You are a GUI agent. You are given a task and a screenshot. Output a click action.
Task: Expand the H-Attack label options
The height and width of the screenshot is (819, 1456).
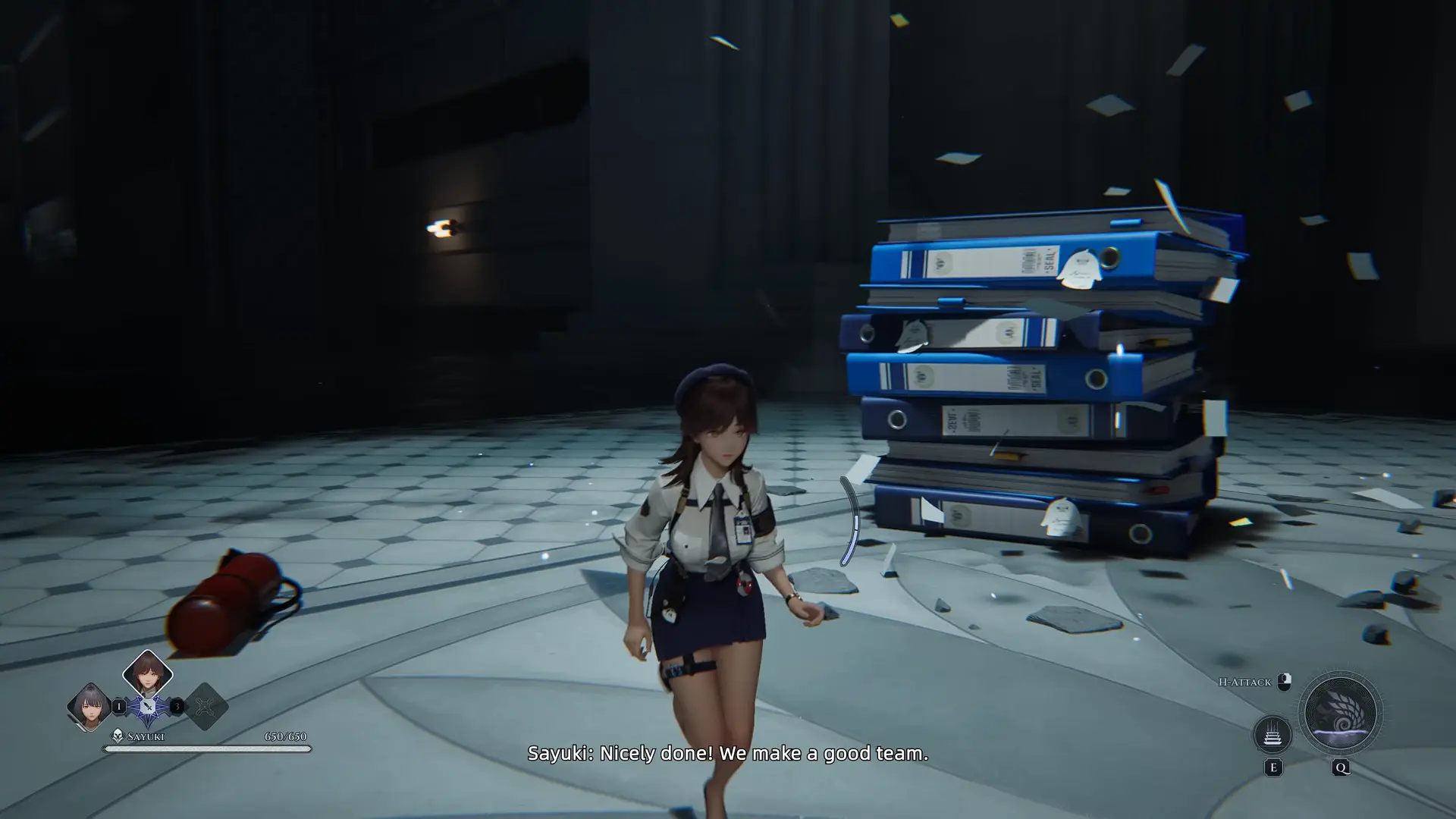[x=1244, y=682]
